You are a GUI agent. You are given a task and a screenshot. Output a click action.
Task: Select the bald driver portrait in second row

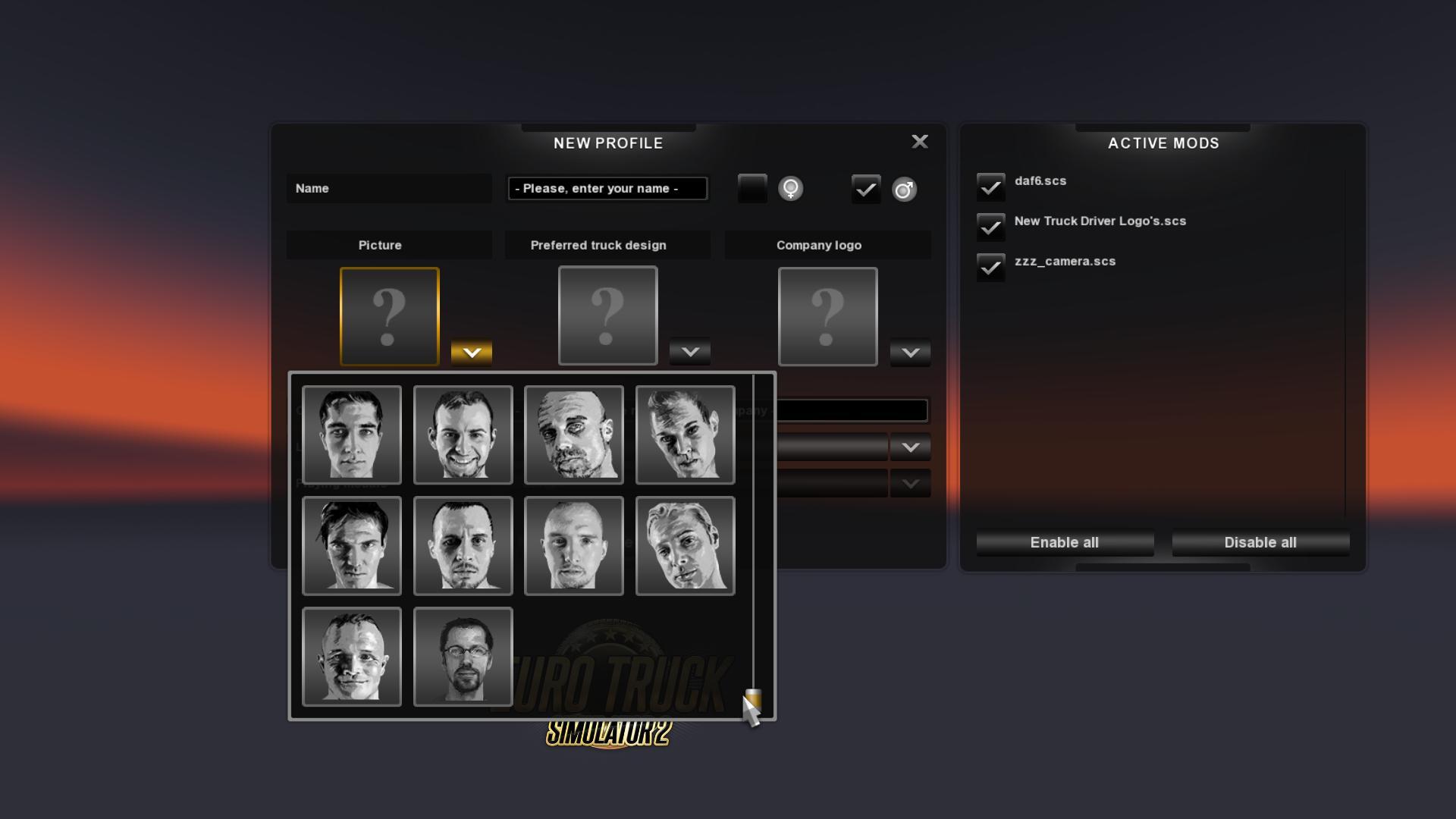(x=573, y=545)
